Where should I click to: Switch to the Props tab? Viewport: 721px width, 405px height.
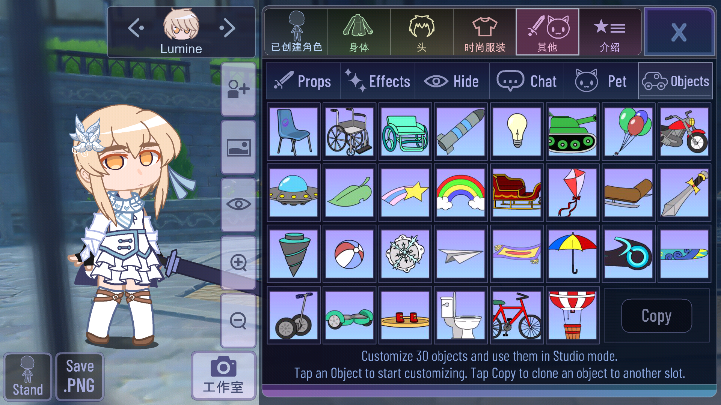302,81
